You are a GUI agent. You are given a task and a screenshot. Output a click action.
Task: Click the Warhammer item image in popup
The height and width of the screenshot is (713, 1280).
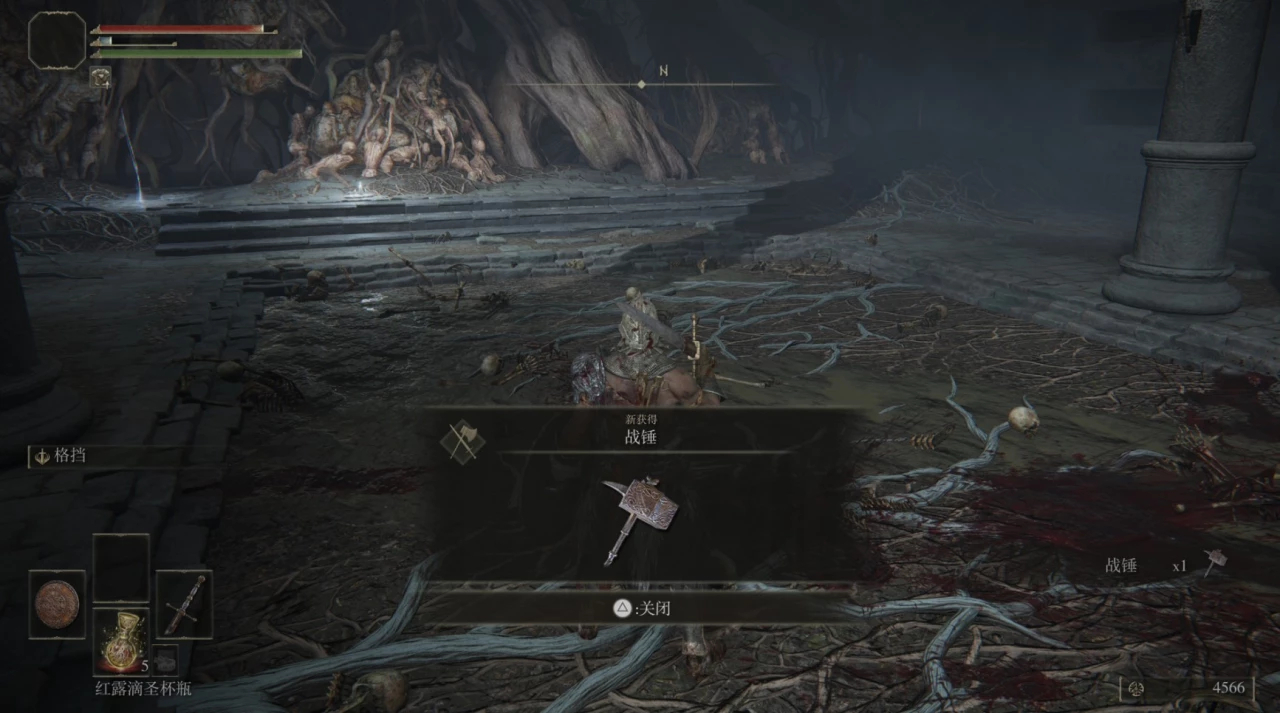(639, 518)
